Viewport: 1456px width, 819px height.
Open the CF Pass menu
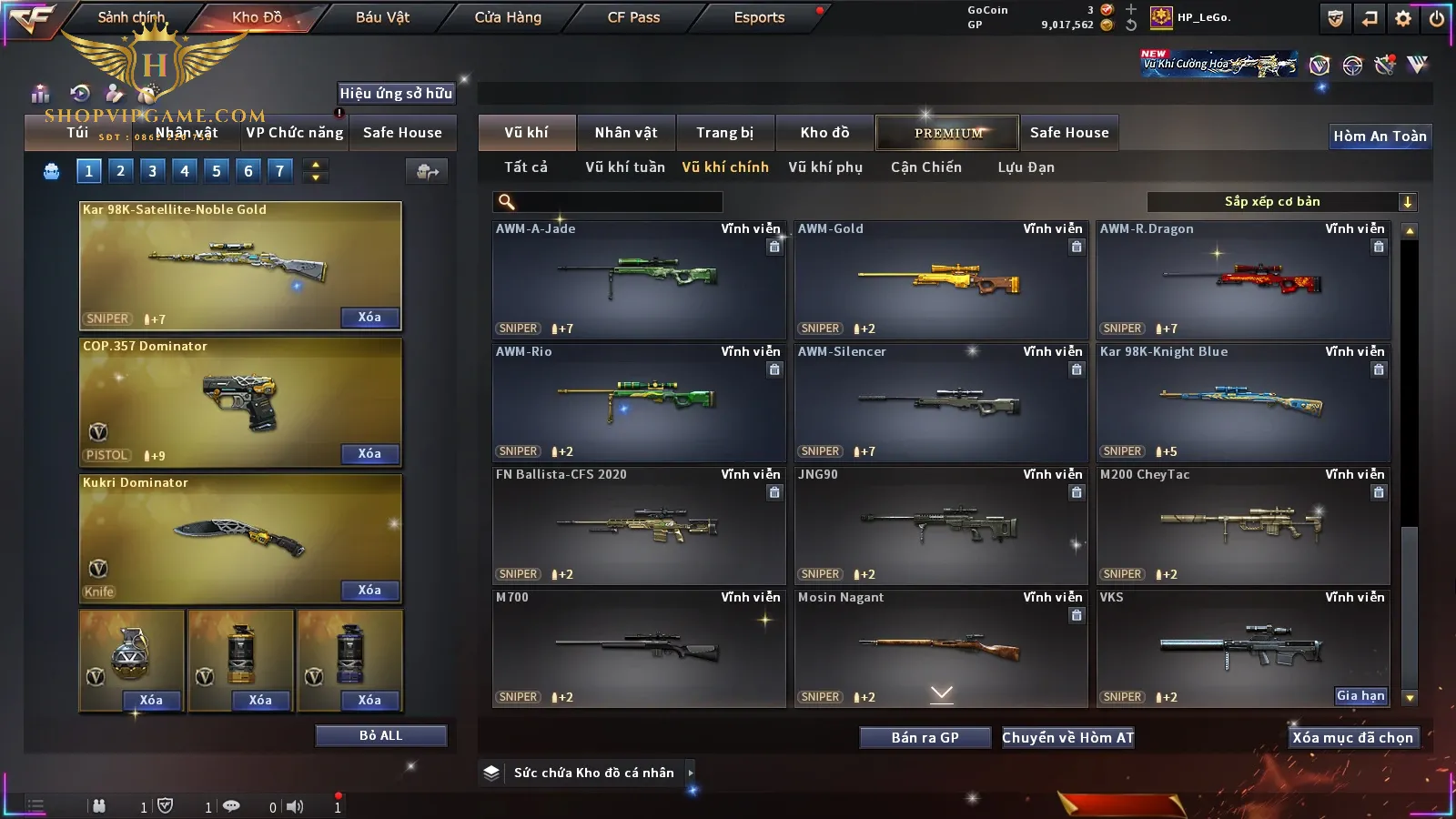633,17
